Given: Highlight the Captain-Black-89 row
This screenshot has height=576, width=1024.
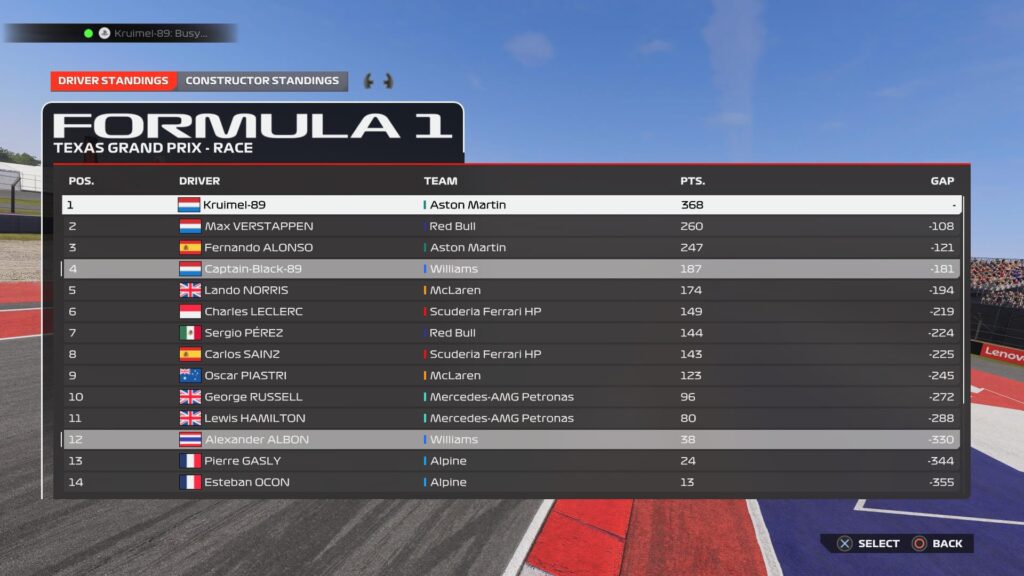Looking at the screenshot, I should tap(511, 269).
